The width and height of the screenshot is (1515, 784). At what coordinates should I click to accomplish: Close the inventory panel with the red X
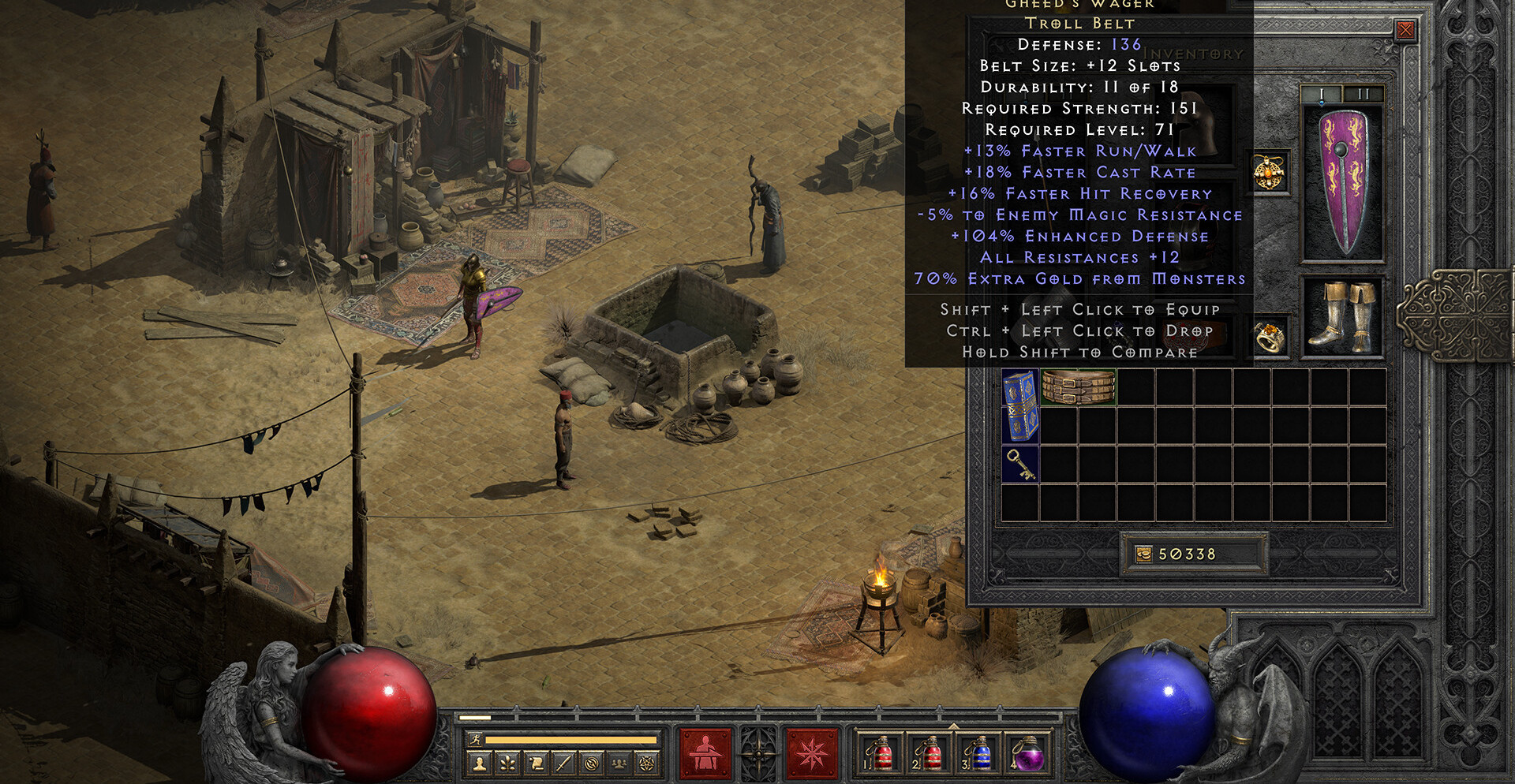[1405, 30]
